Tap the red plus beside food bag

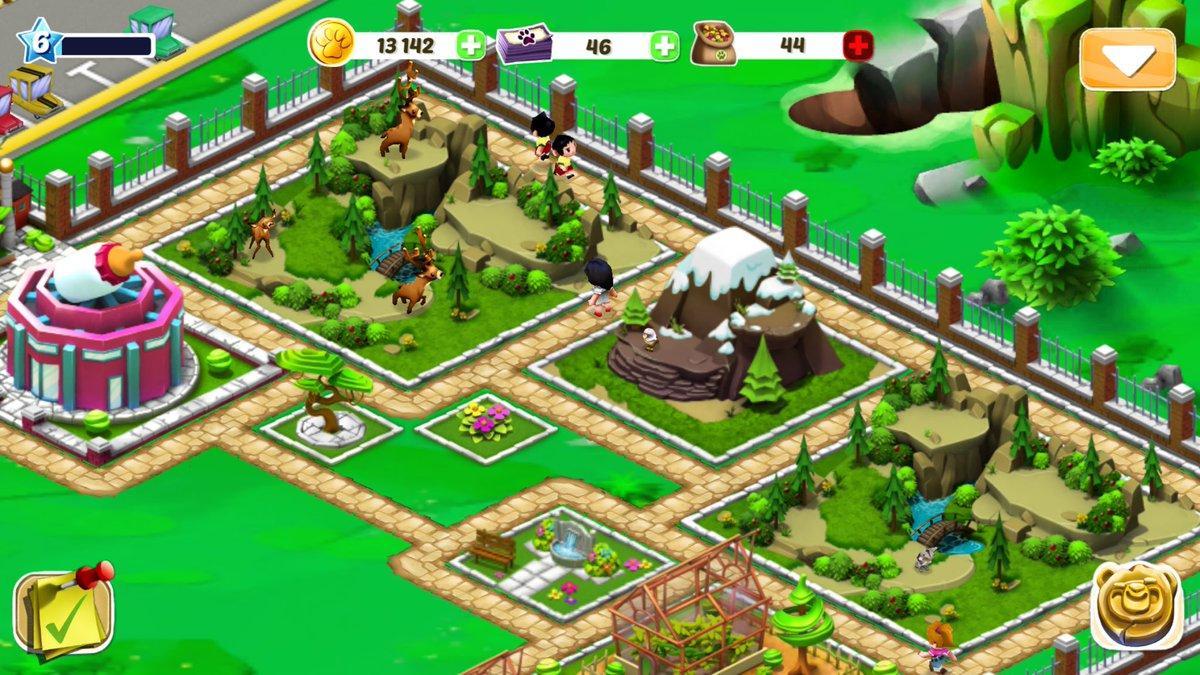(857, 45)
